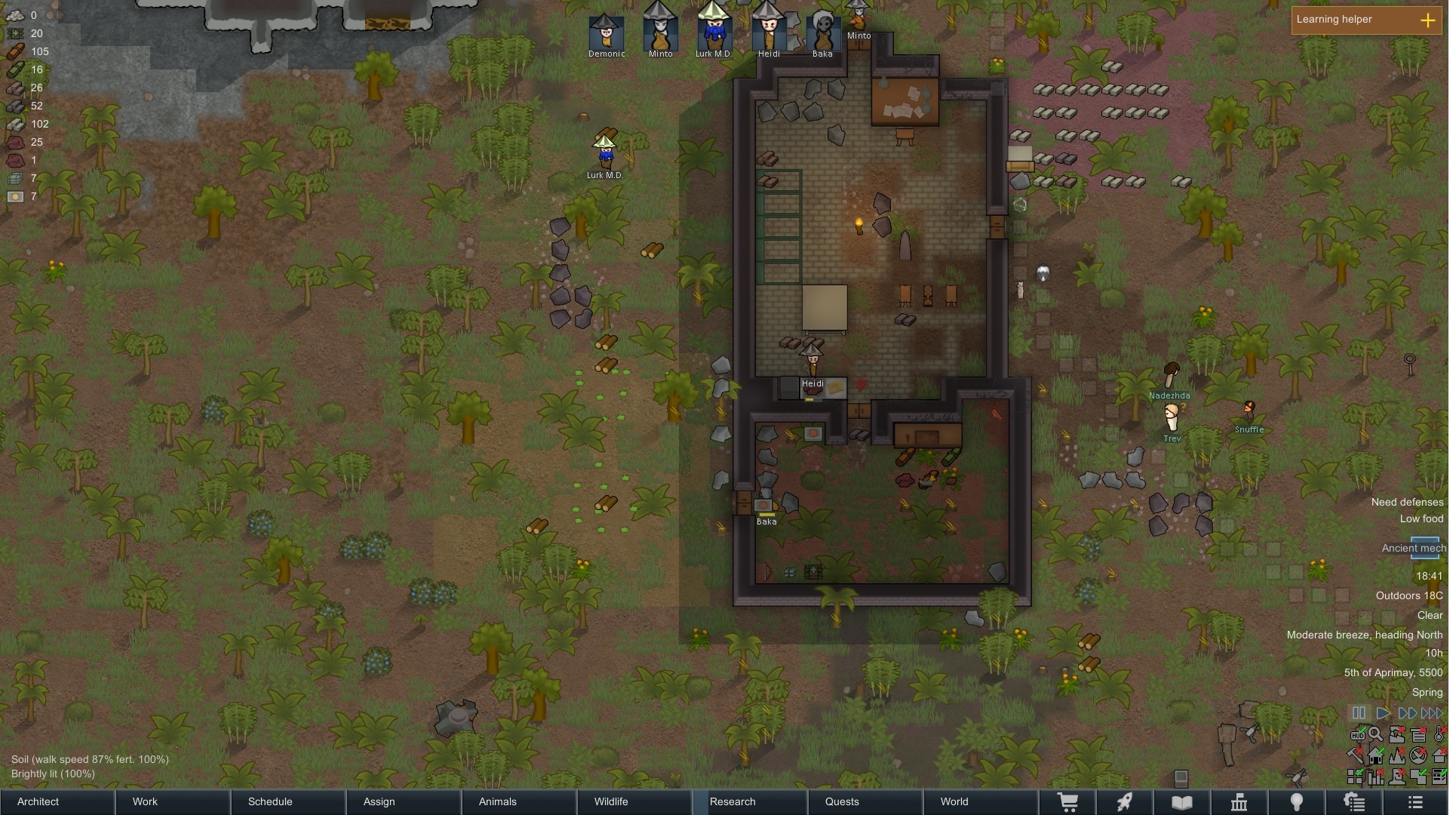Open the Research tab

[751, 801]
